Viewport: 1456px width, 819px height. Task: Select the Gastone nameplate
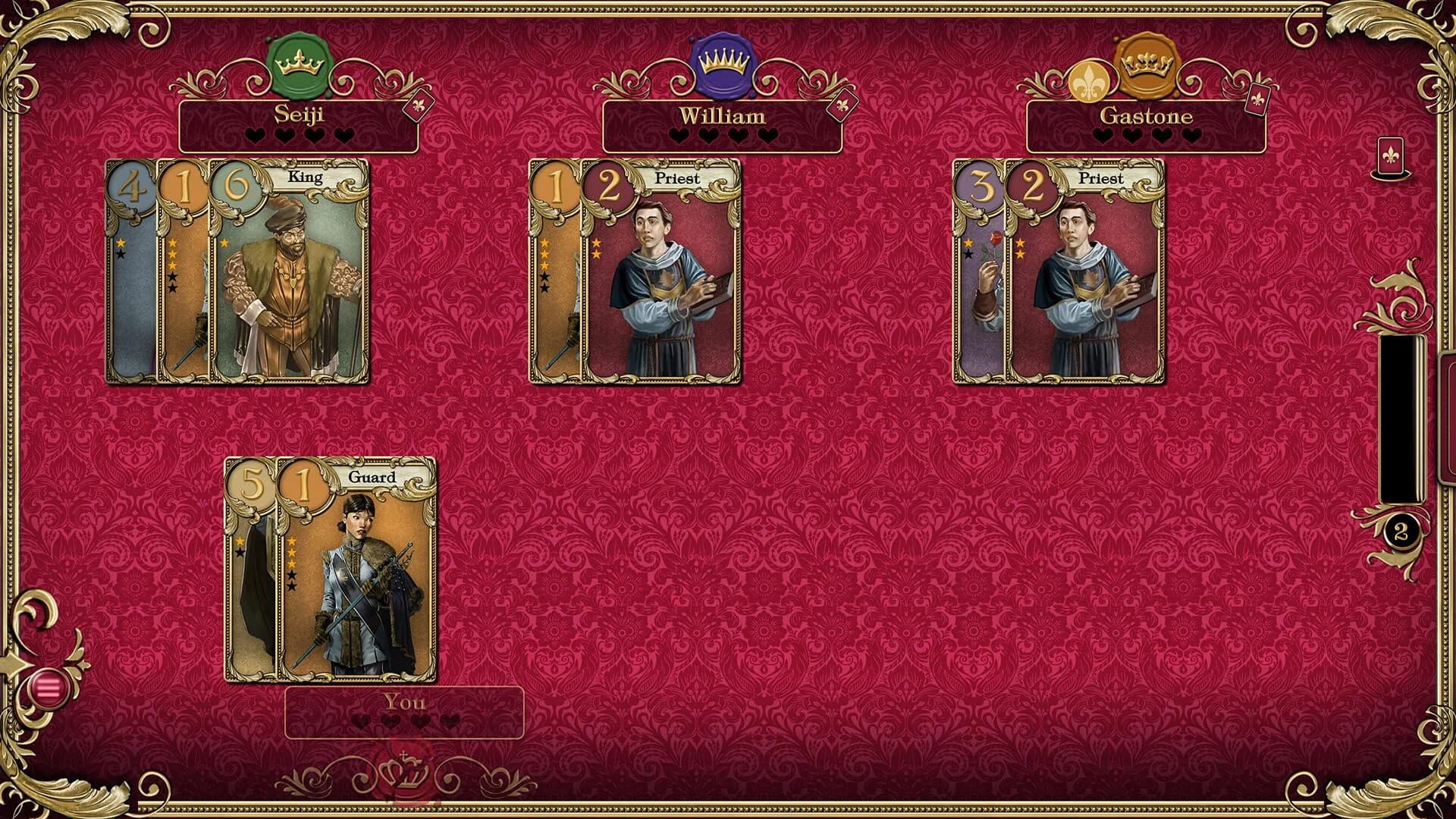pyautogui.click(x=1147, y=116)
